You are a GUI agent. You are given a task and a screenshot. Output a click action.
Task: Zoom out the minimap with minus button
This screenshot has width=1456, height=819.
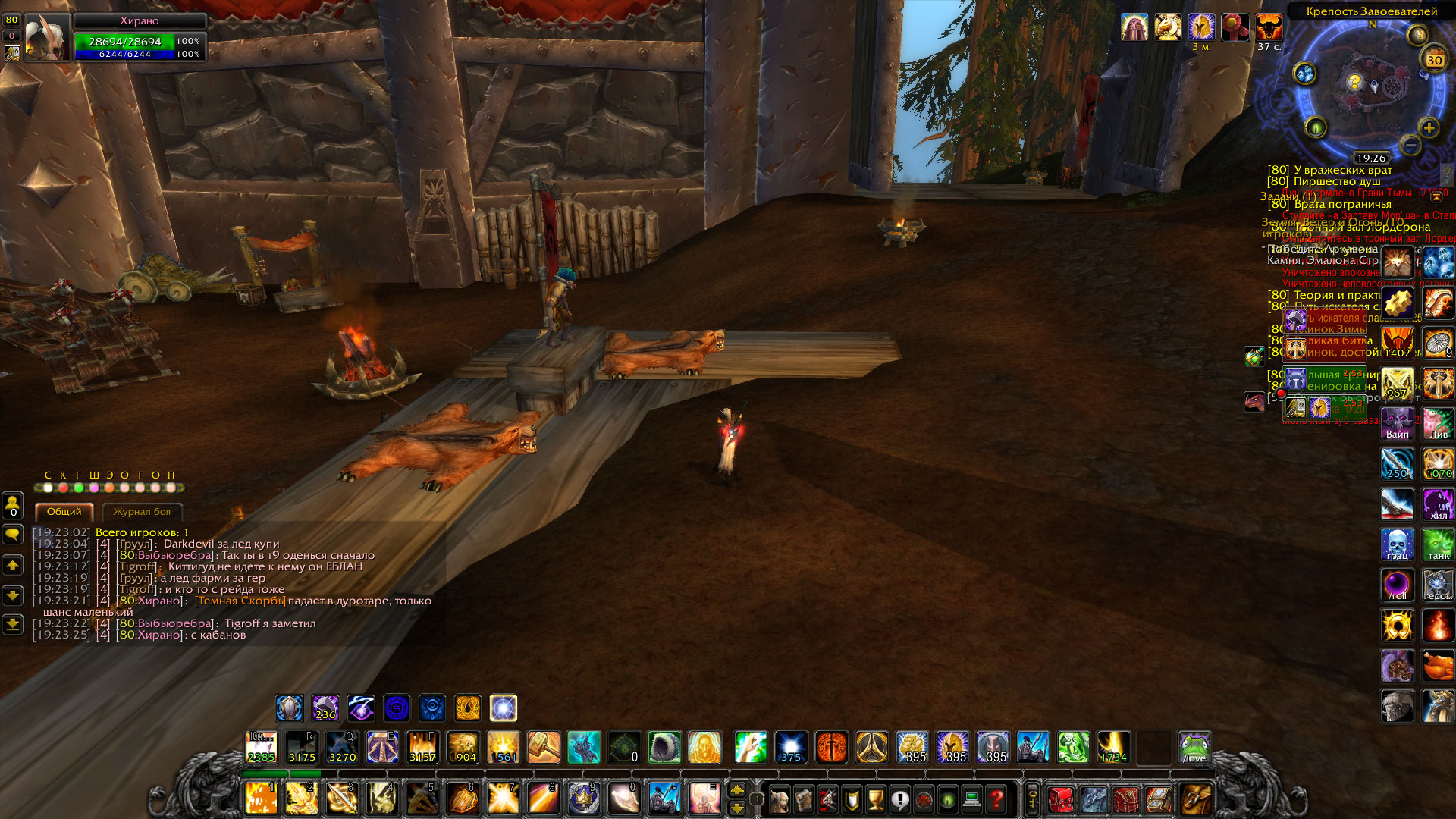pos(1410,144)
